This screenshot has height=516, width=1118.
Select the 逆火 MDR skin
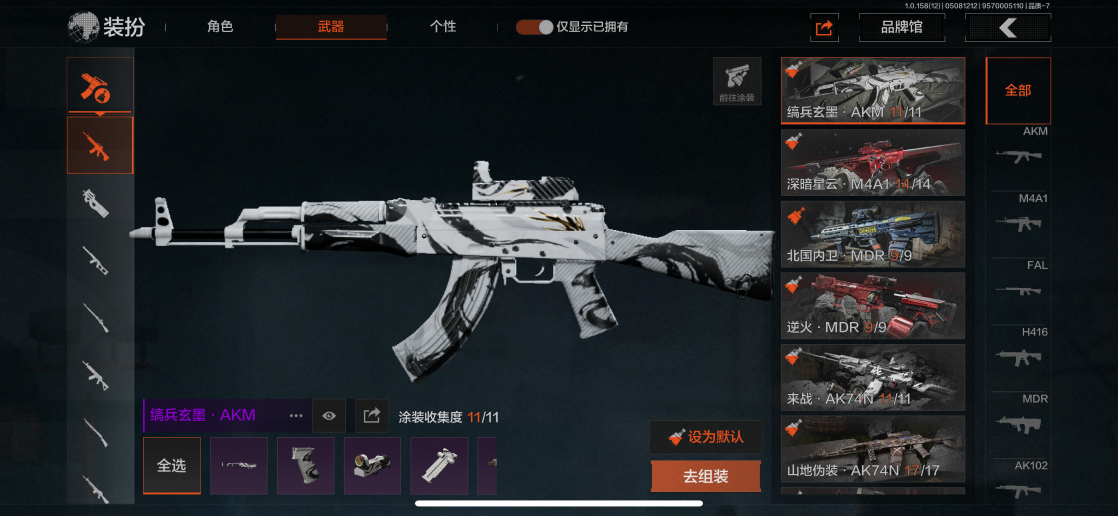(873, 305)
